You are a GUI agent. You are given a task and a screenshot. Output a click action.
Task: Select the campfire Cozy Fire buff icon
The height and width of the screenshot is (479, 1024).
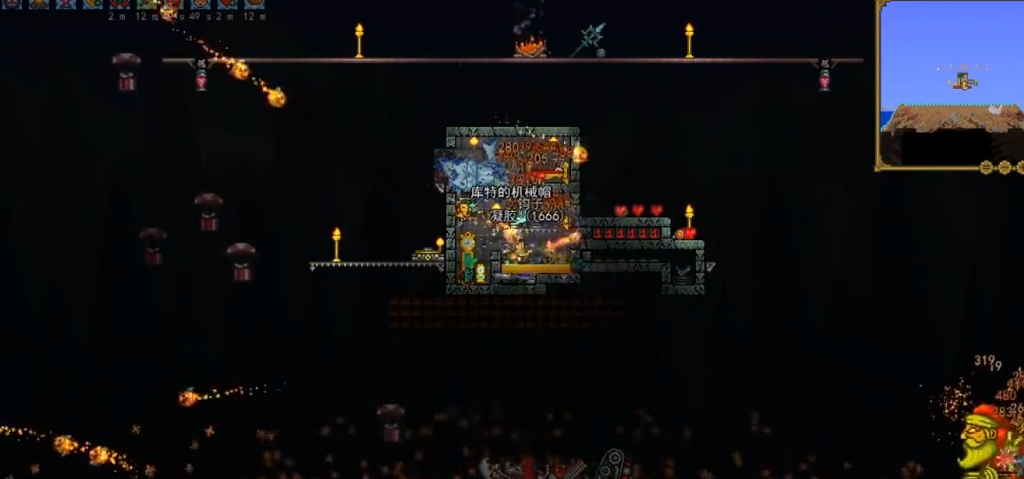click(x=40, y=4)
